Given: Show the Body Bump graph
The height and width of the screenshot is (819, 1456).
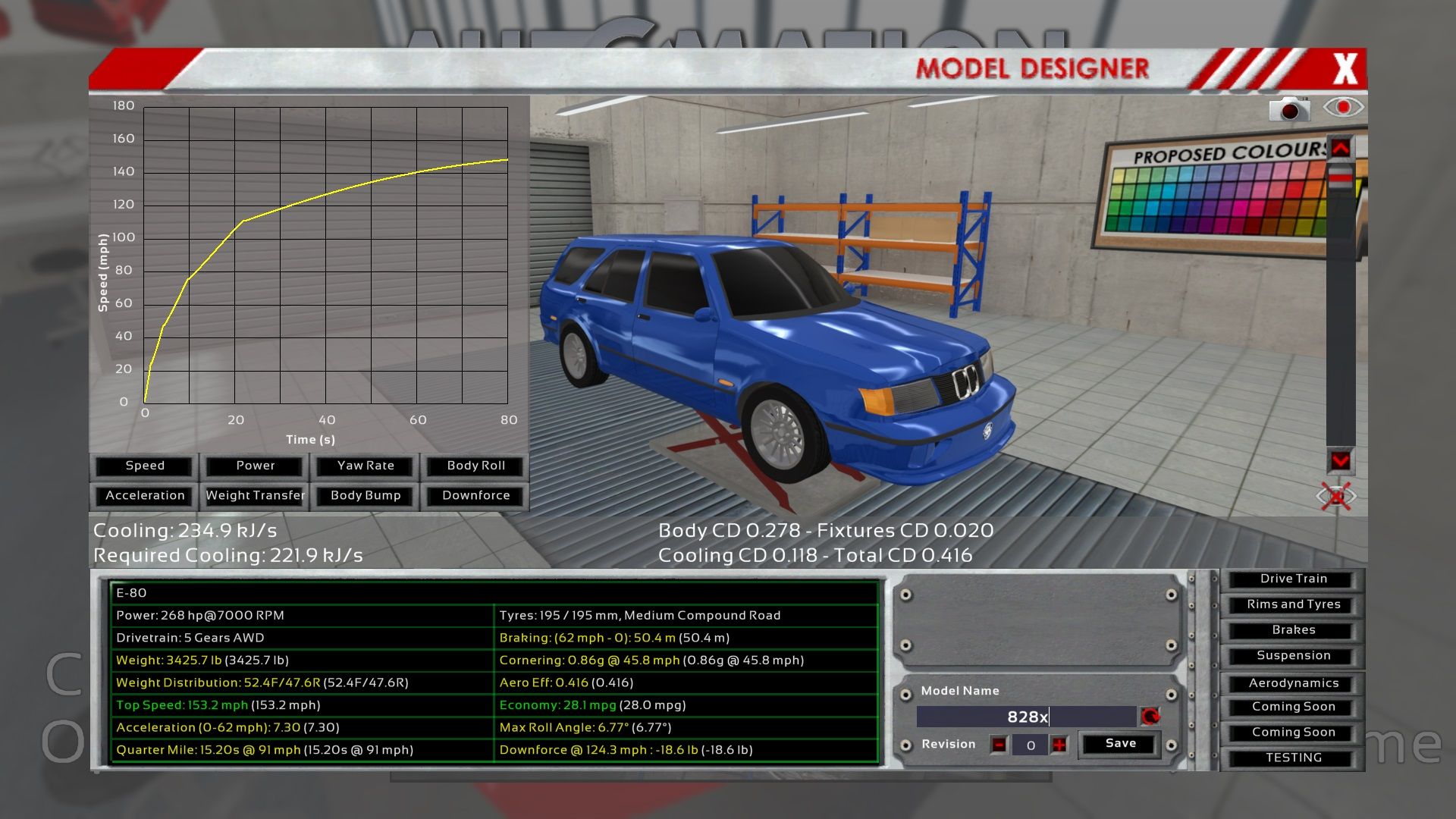Looking at the screenshot, I should pyautogui.click(x=366, y=495).
